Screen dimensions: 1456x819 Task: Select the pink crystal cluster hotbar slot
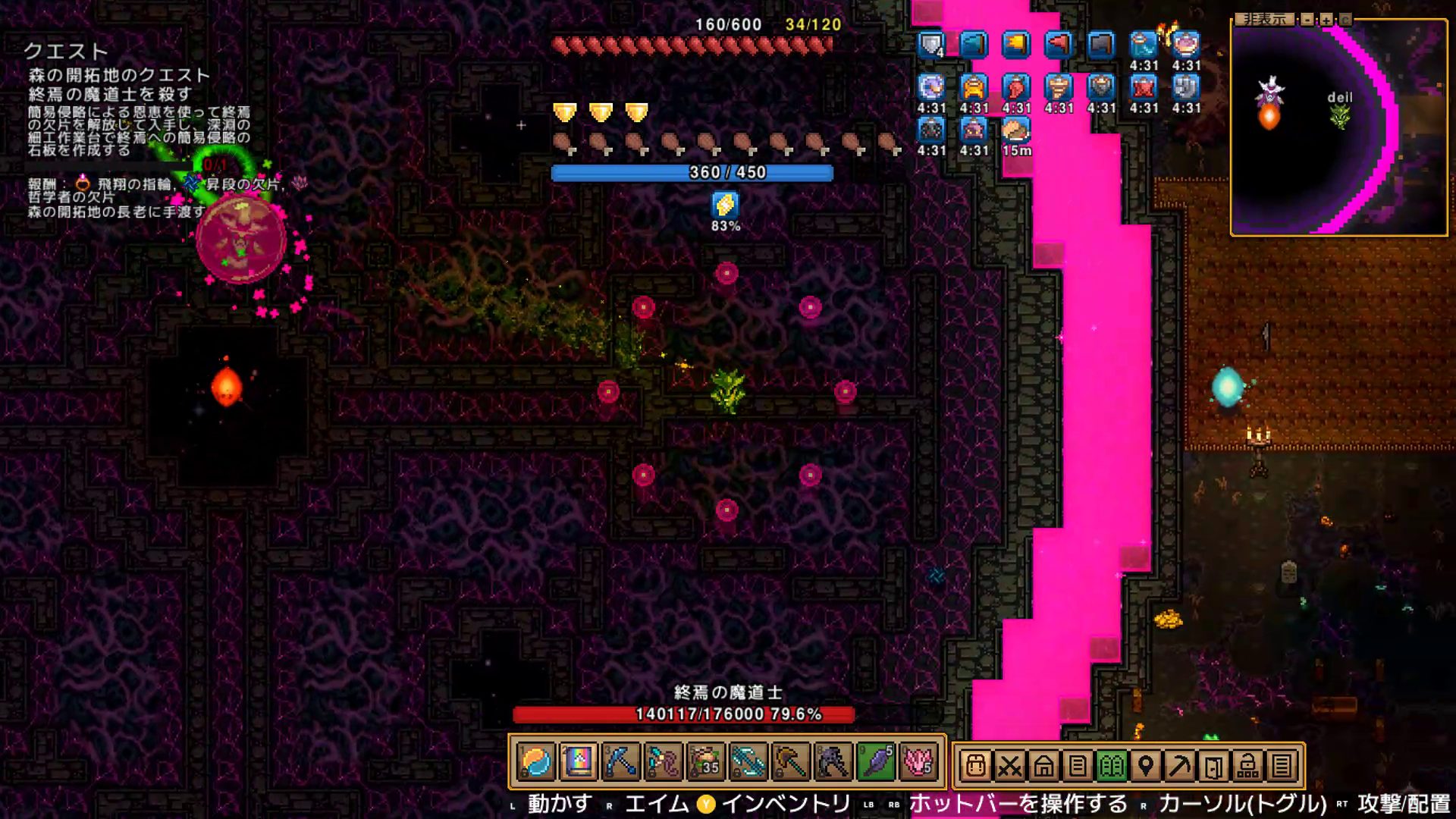pos(918,762)
